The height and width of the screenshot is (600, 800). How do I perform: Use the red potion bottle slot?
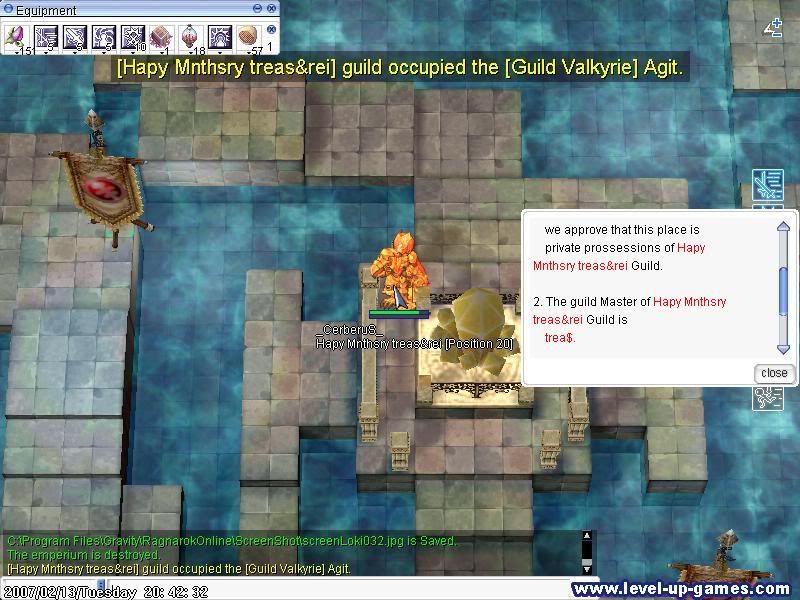[190, 38]
